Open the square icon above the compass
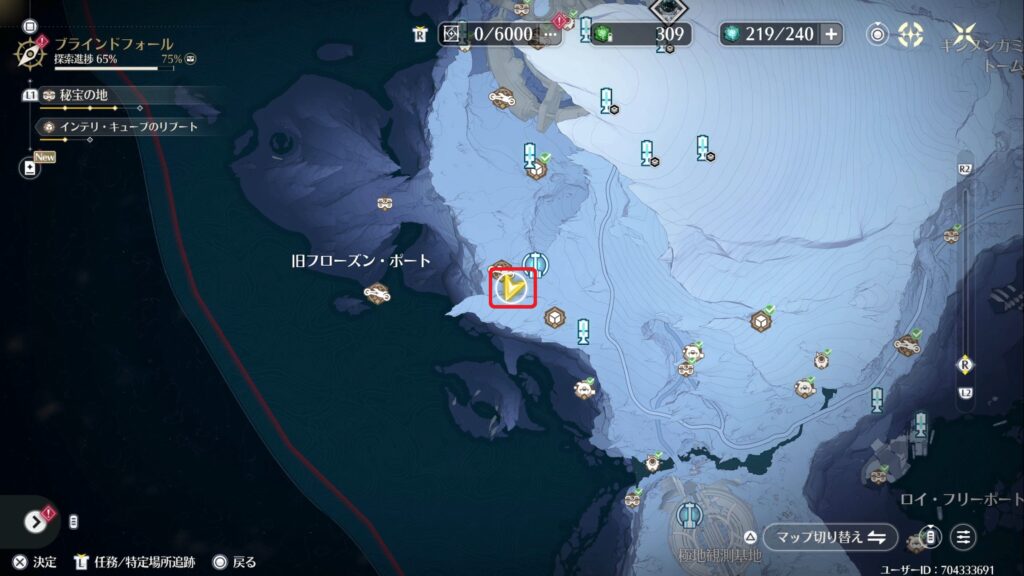Screen dimensions: 1024x576 [x=28, y=17]
